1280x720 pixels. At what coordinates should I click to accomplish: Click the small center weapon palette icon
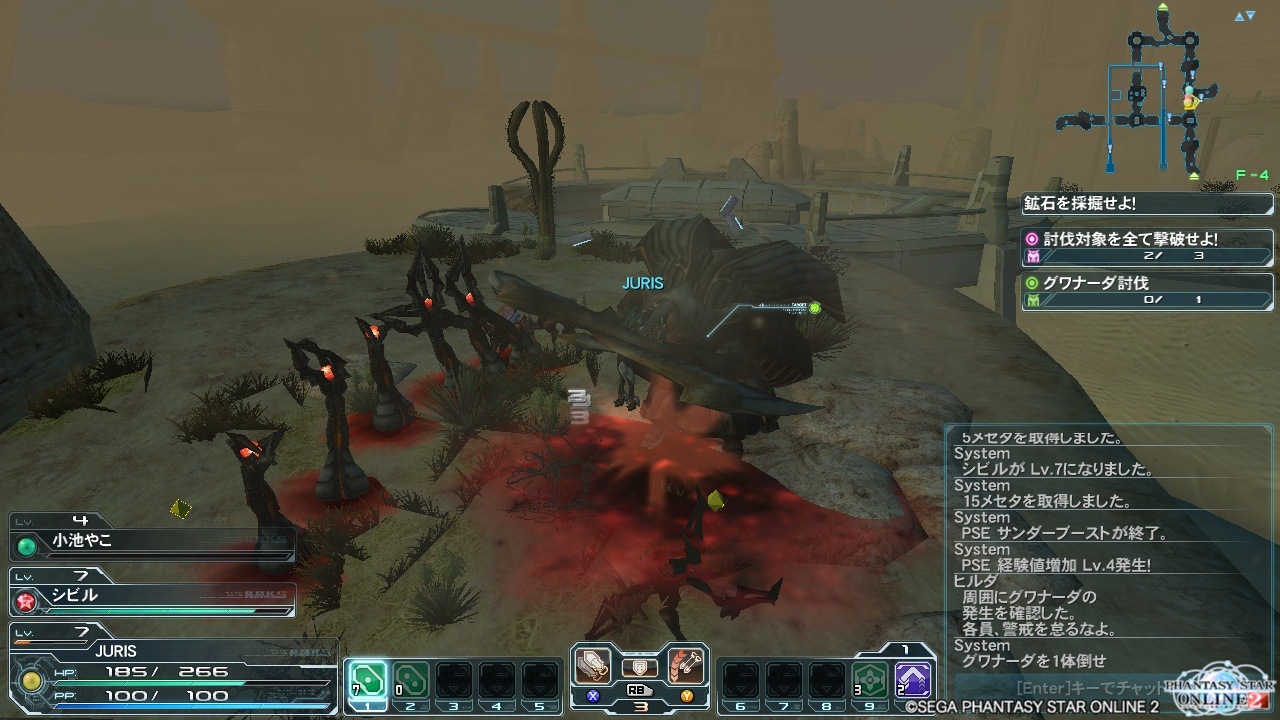pyautogui.click(x=640, y=667)
